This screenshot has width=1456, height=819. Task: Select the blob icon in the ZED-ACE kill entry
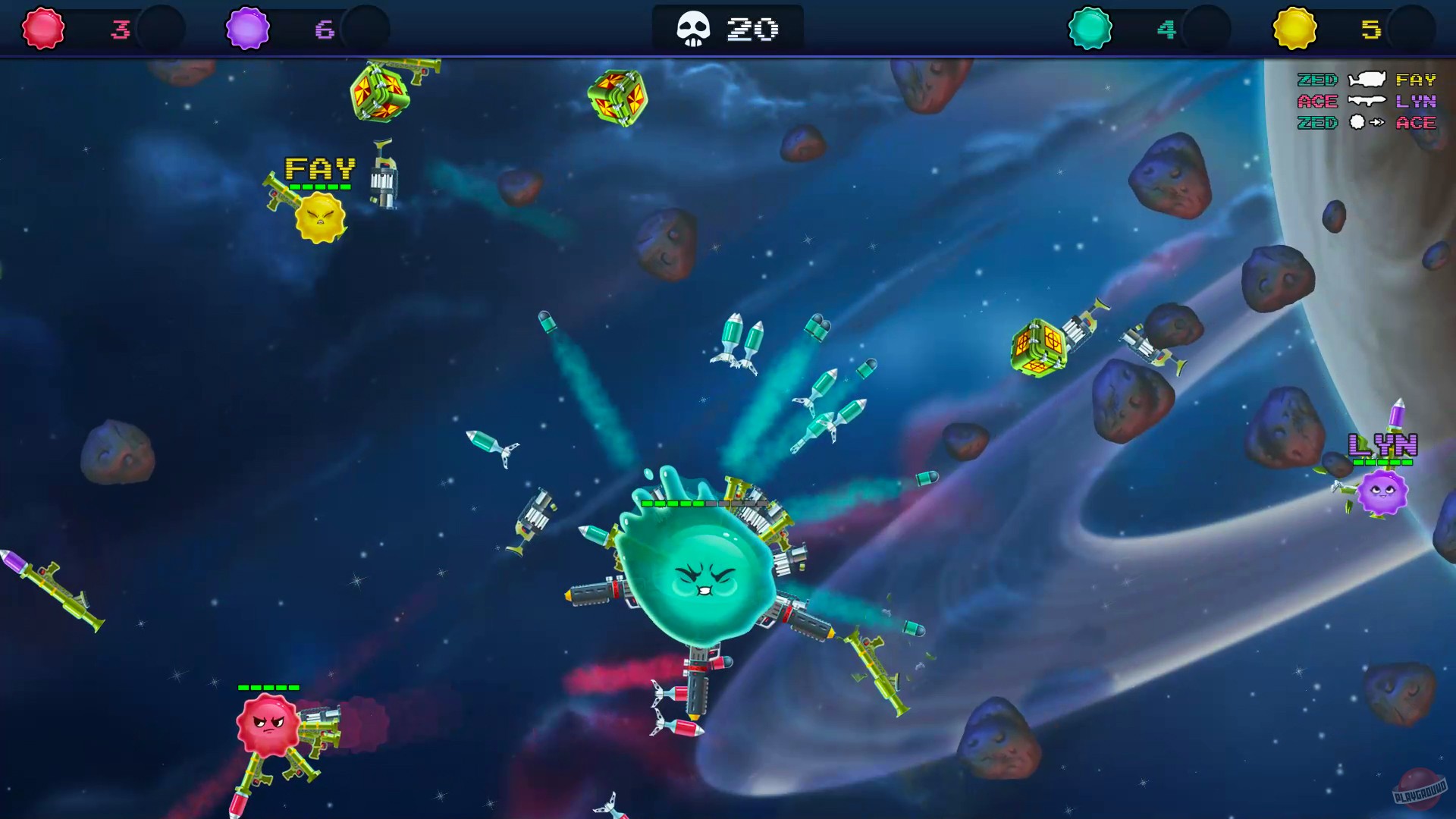coord(1357,122)
